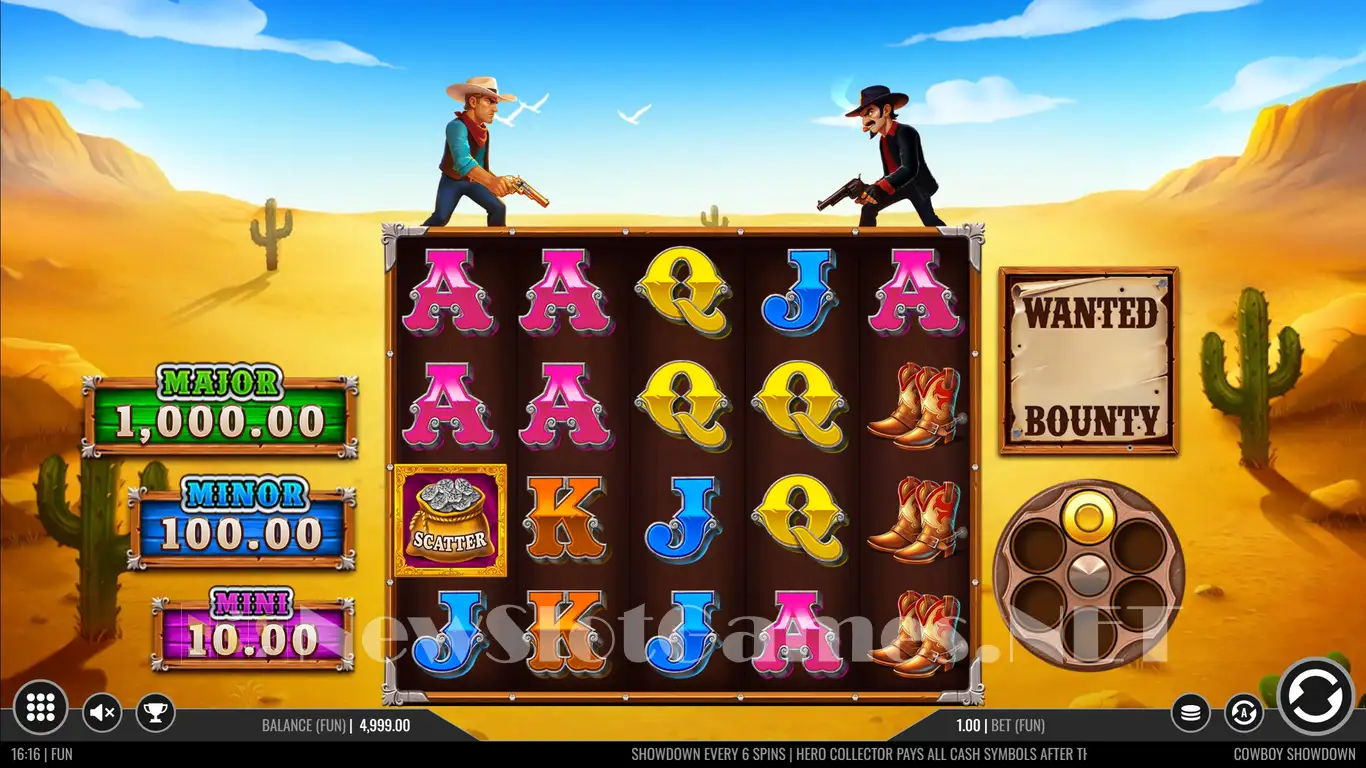Open the nine-dot grid game menu
The image size is (1366, 768).
[41, 708]
